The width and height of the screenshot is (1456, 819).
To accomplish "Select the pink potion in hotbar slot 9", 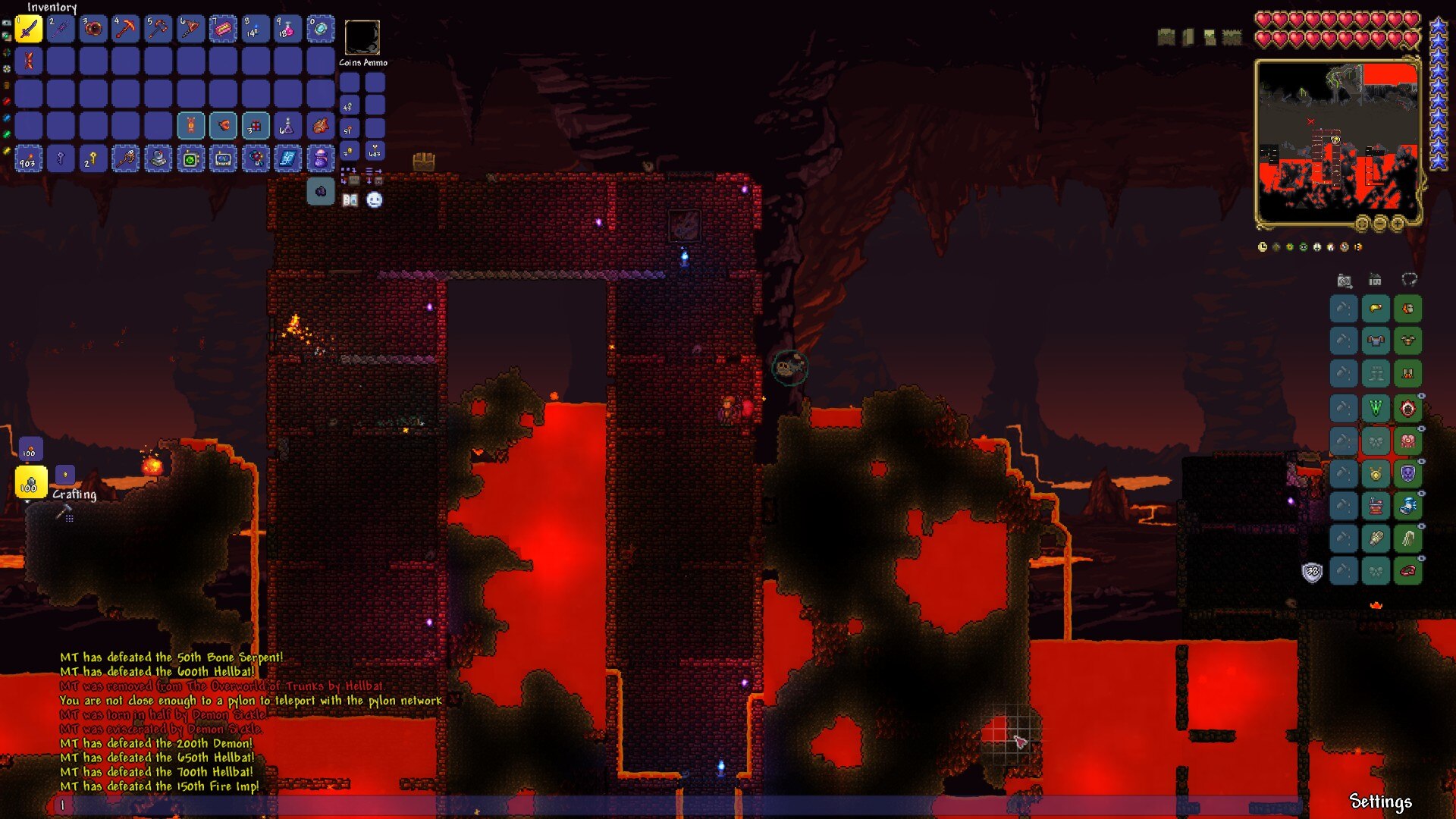I will click(x=287, y=29).
